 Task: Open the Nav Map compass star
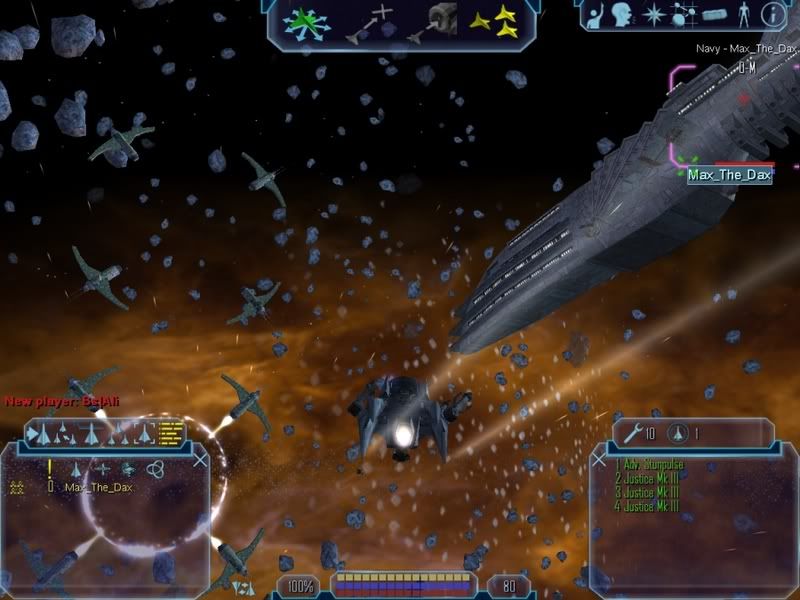click(x=652, y=15)
